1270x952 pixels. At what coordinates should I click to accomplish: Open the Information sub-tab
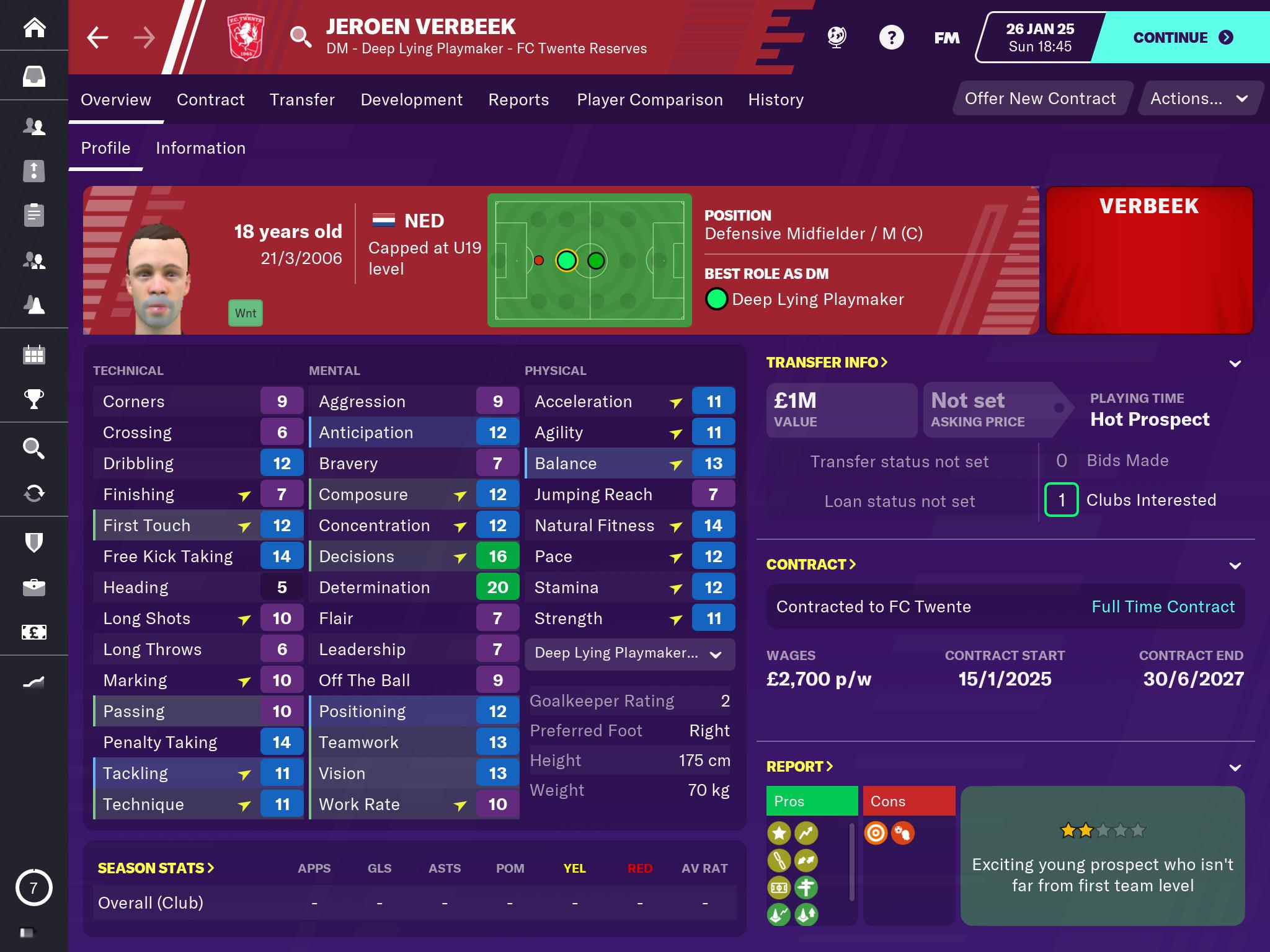tap(200, 148)
